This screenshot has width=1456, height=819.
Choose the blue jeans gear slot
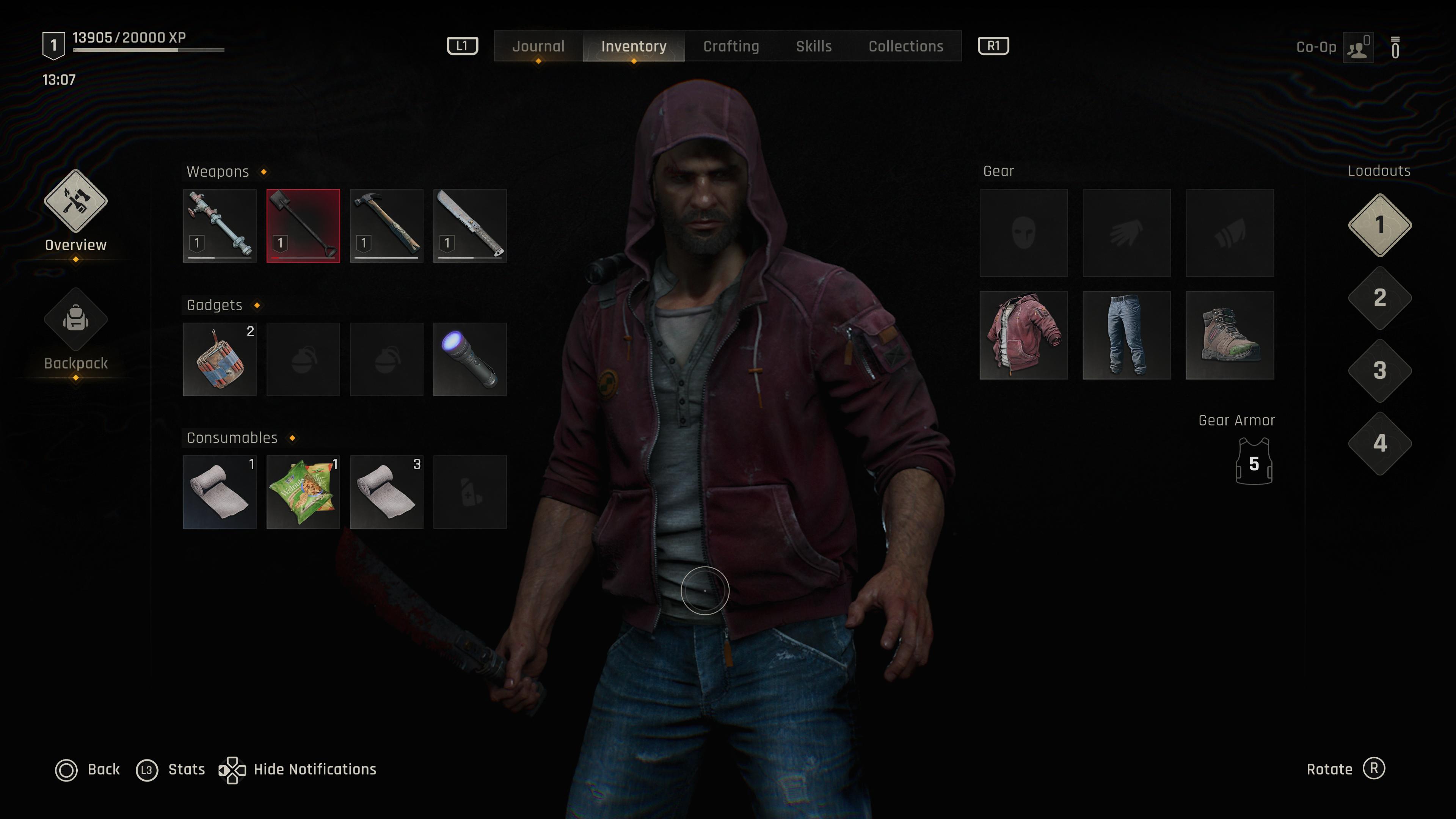[x=1127, y=335]
